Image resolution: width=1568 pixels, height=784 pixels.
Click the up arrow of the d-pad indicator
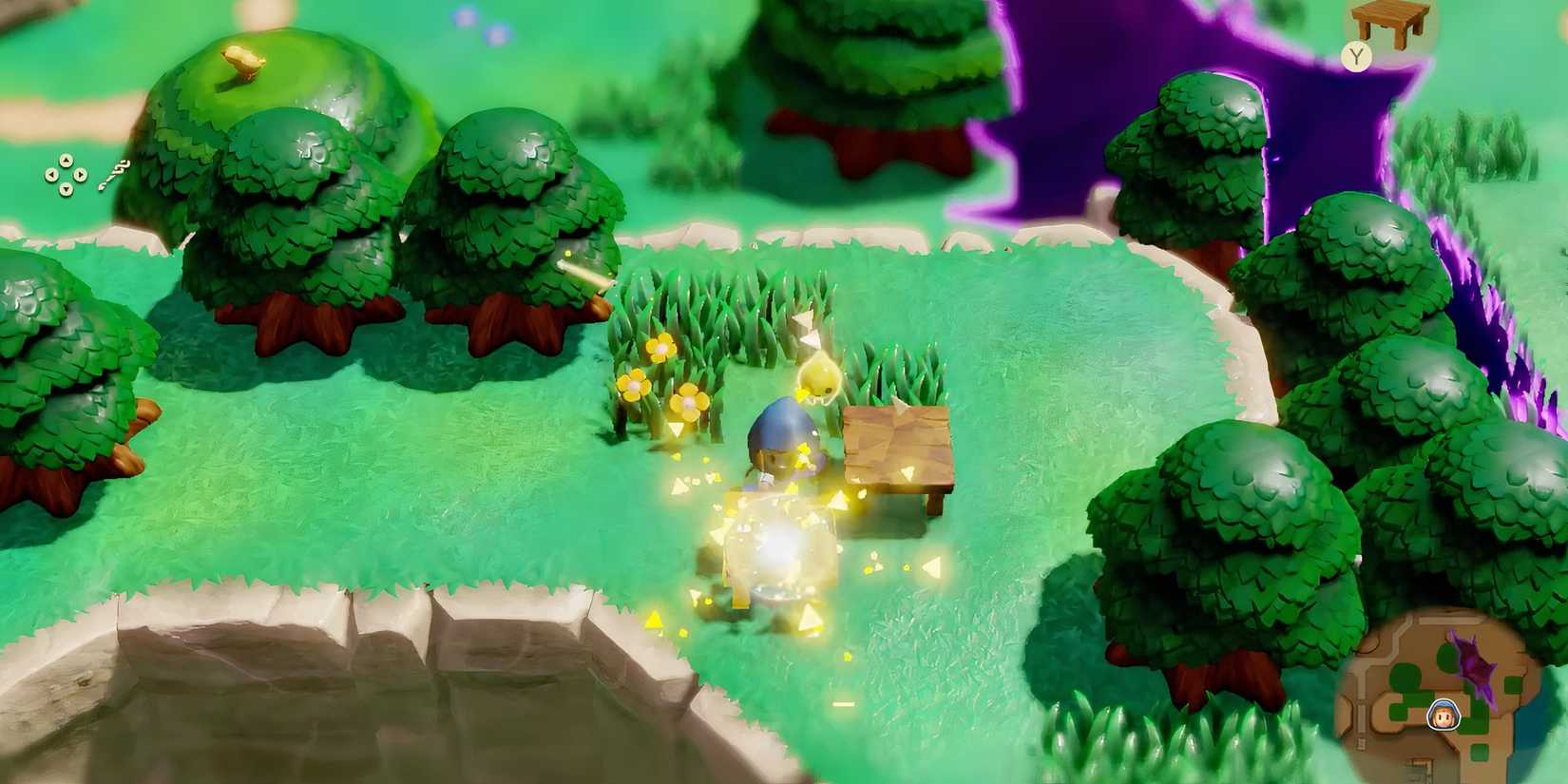click(x=67, y=161)
